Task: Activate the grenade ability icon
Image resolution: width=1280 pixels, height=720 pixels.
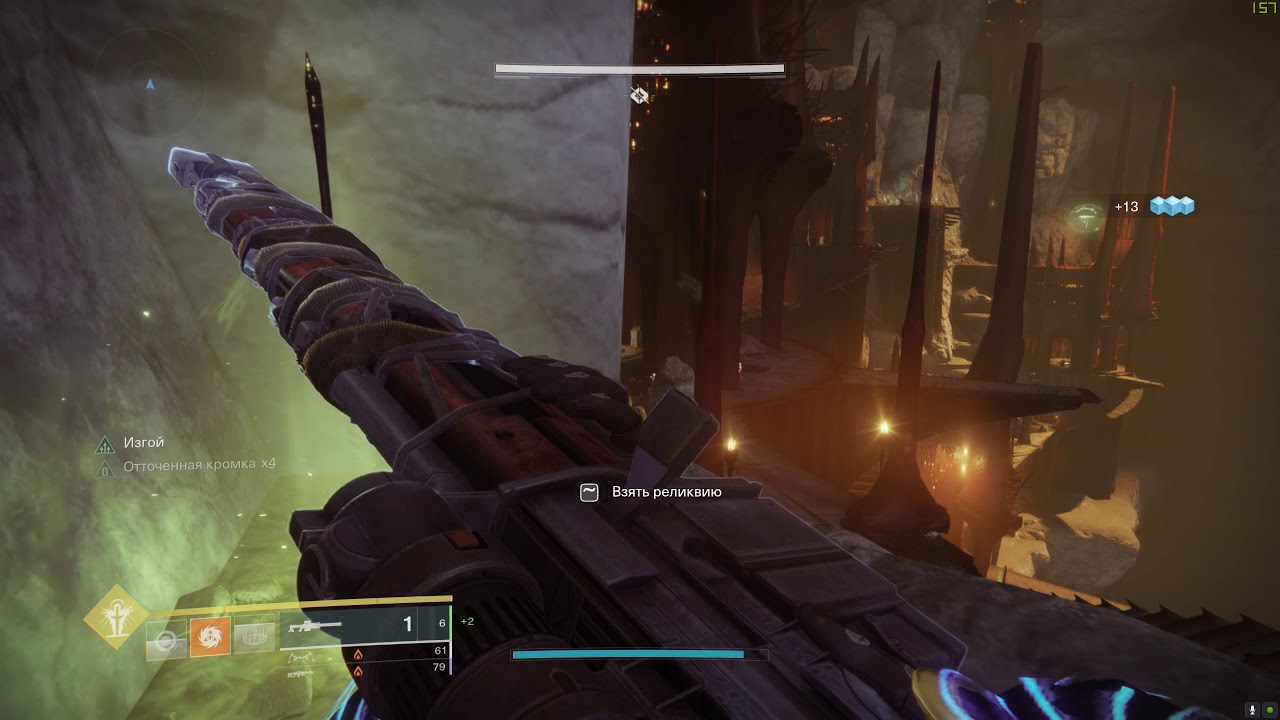Action: [167, 640]
